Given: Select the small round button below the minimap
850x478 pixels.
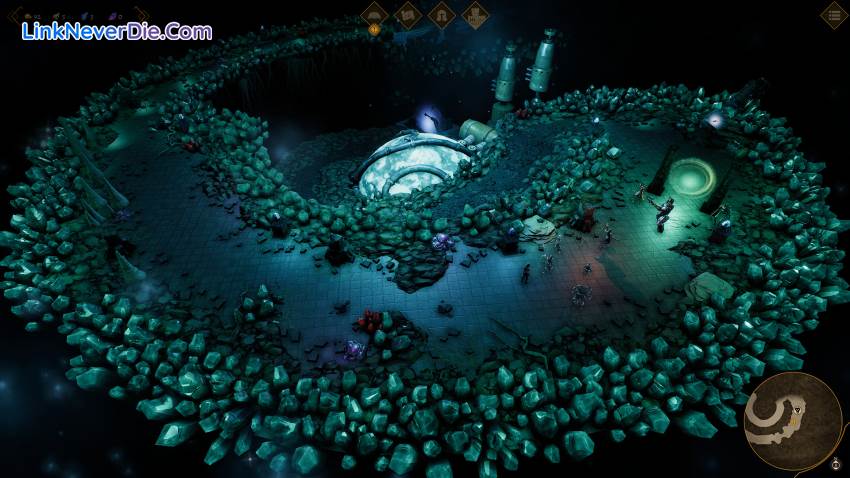Looking at the screenshot, I should coord(836,464).
